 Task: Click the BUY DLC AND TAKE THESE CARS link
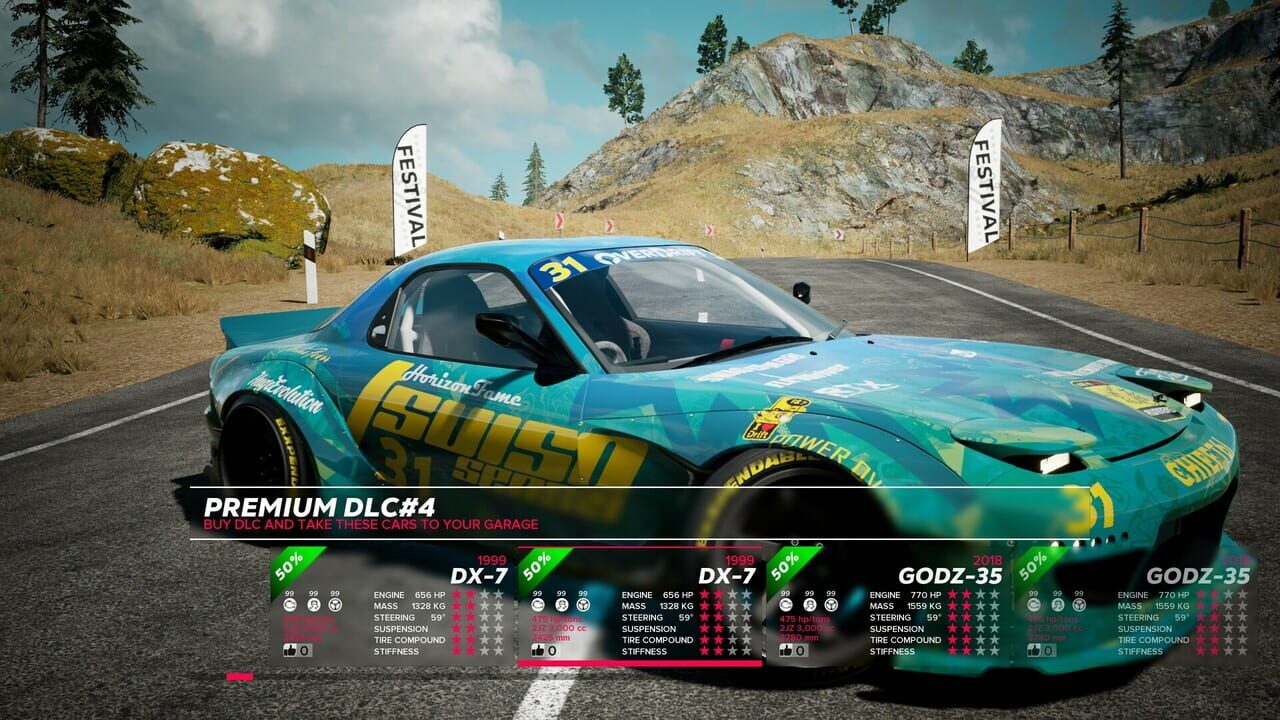pyautogui.click(x=370, y=522)
